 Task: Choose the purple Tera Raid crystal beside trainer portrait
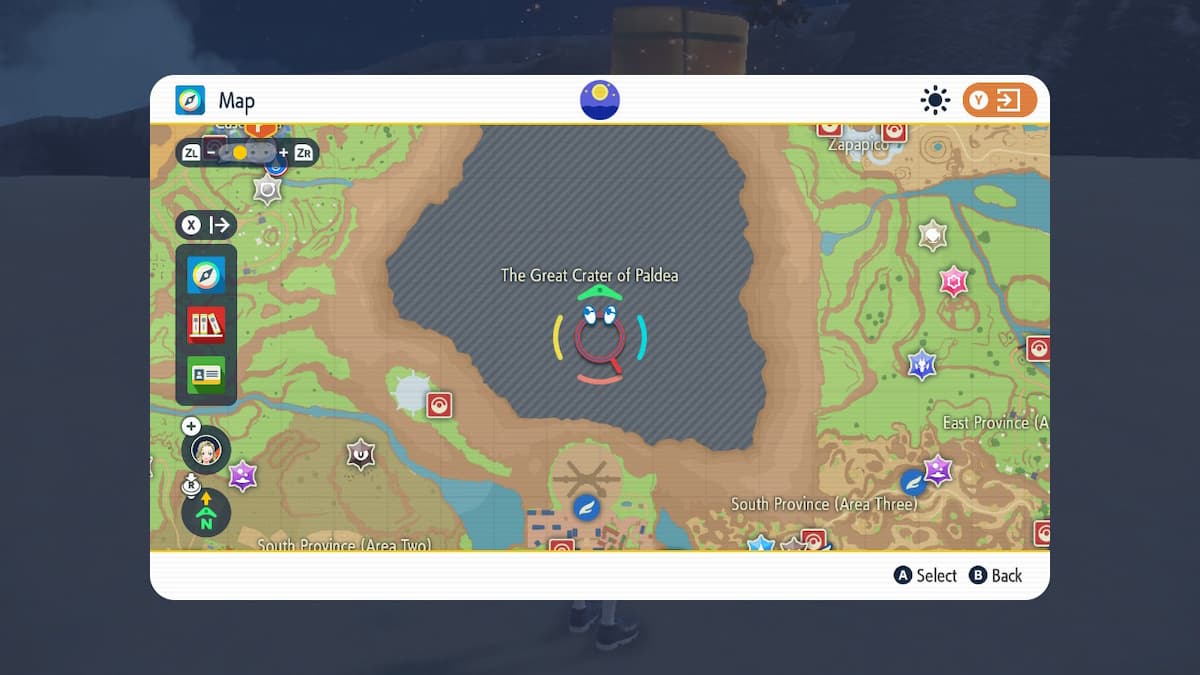click(243, 475)
